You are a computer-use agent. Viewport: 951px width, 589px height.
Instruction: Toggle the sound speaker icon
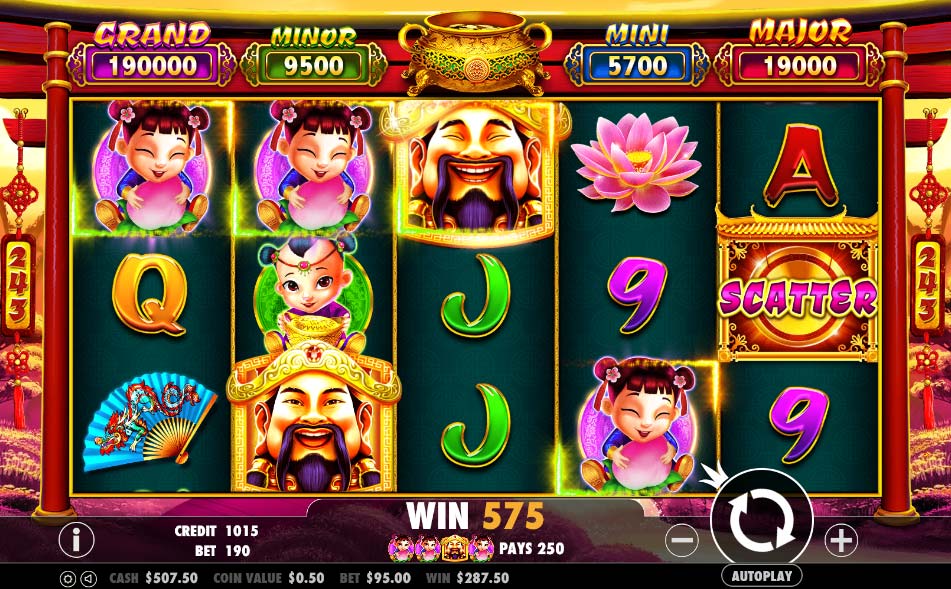click(x=89, y=578)
